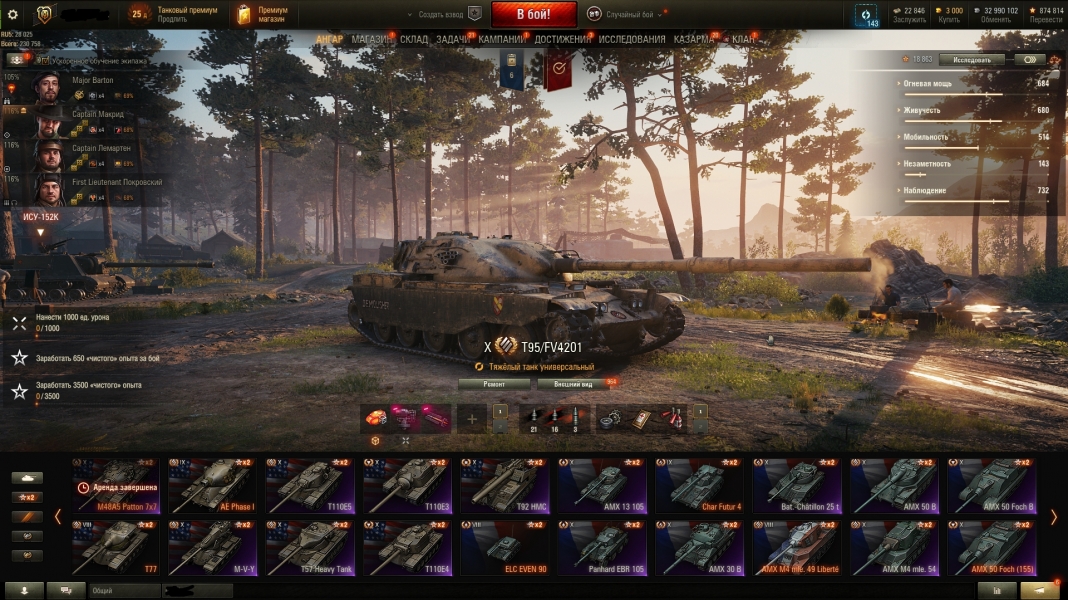Choose the ELC EVEN 90 tank
1068x600 pixels.
pos(503,549)
